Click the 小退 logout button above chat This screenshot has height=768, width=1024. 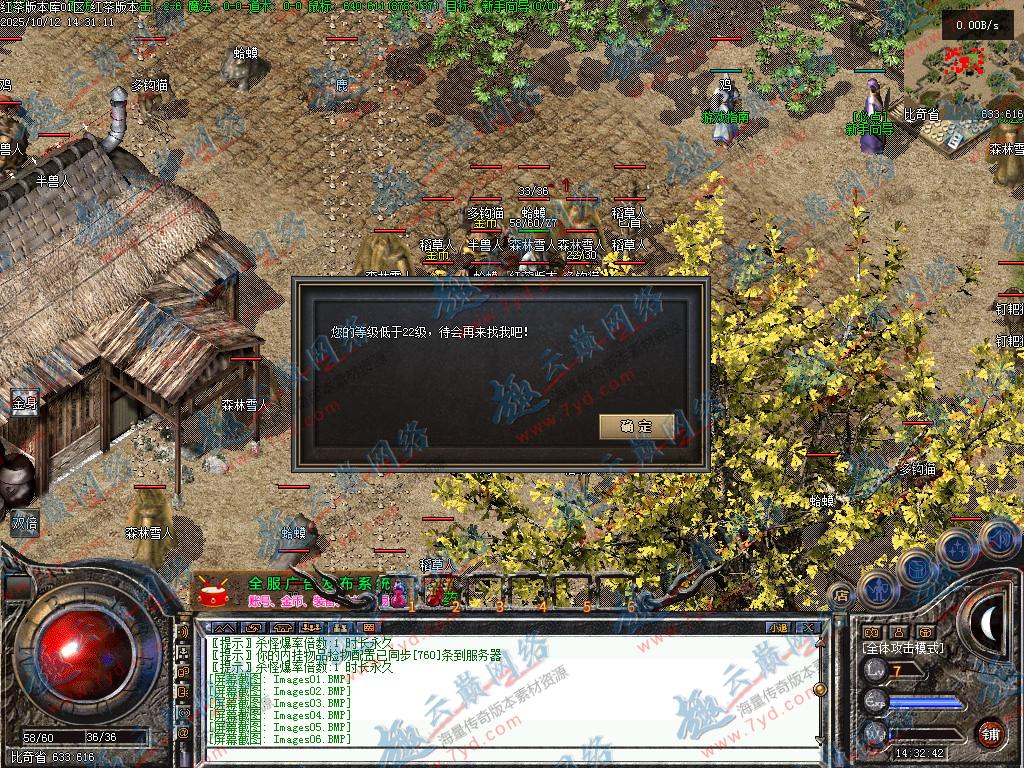(x=778, y=627)
